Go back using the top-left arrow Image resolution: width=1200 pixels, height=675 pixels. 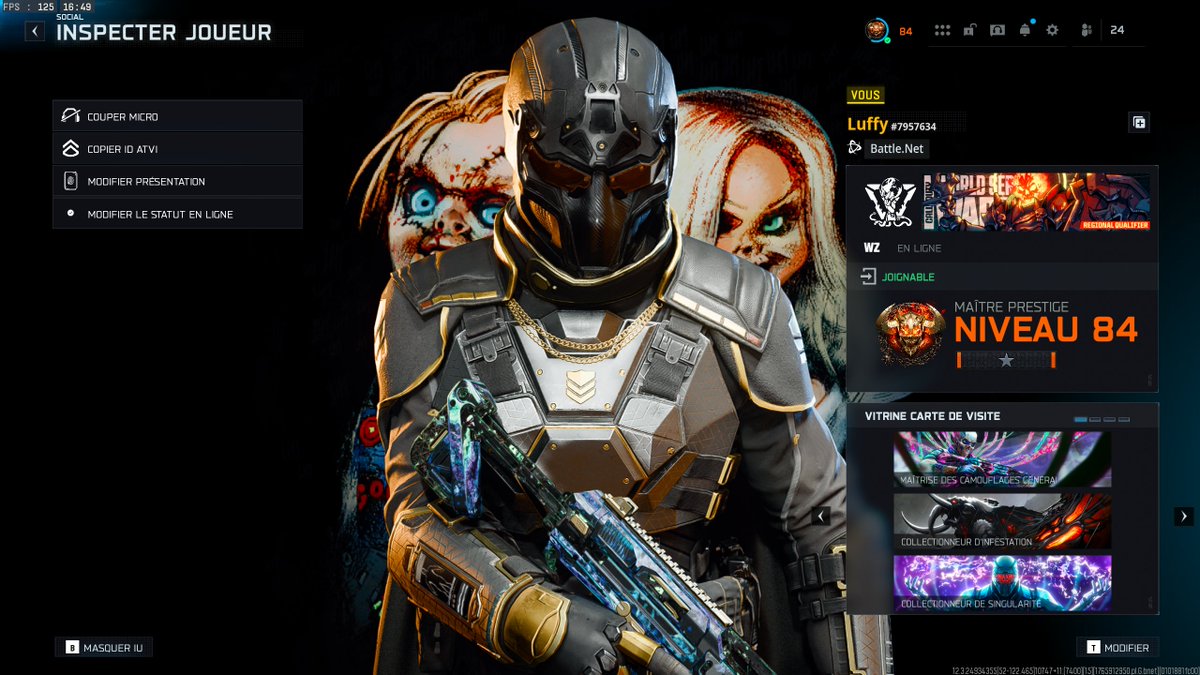[x=35, y=31]
